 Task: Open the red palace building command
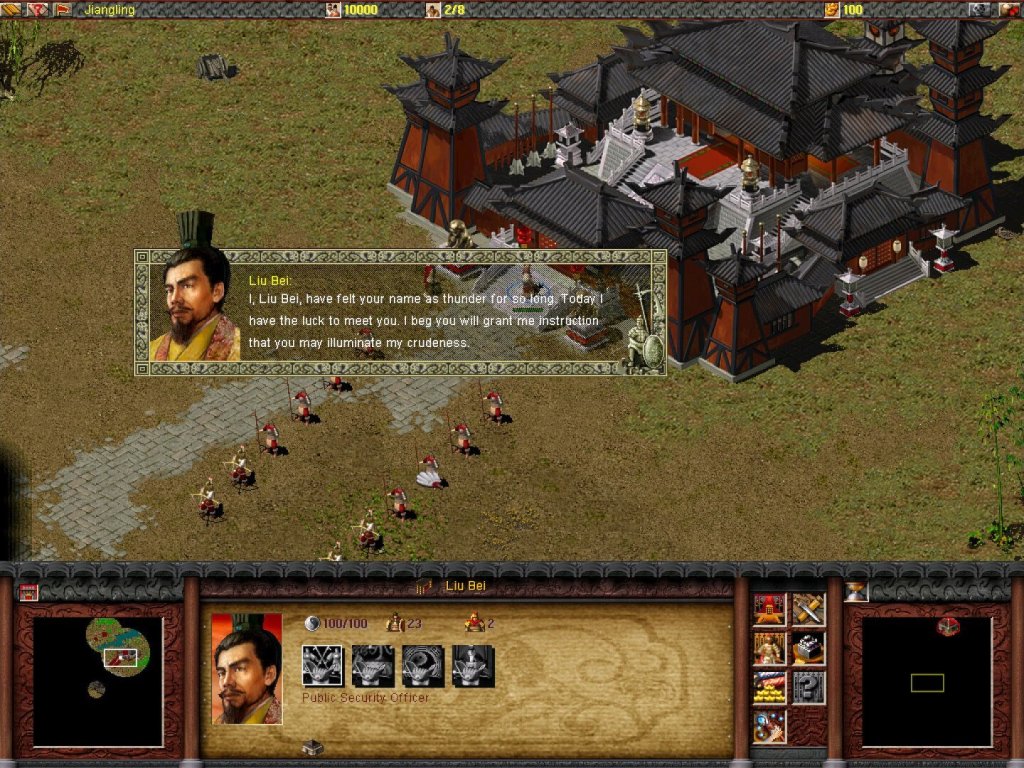tap(768, 609)
